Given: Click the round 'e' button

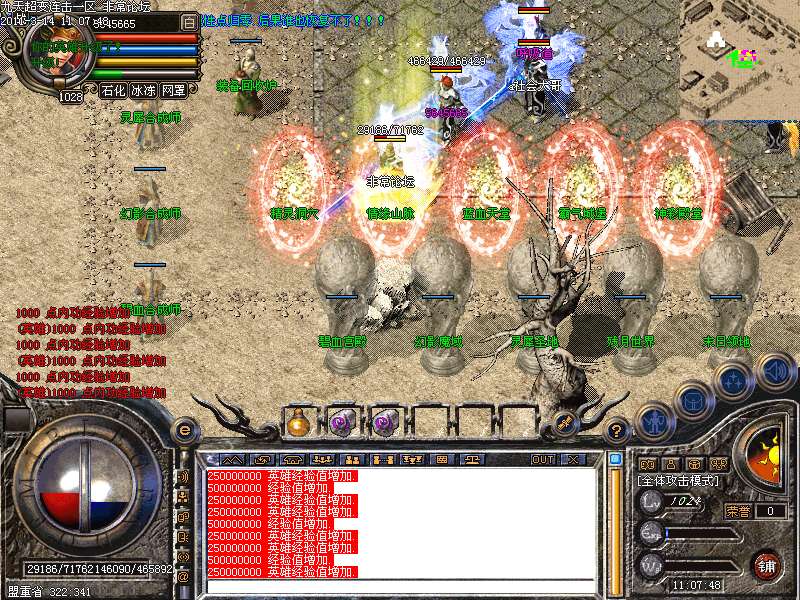Looking at the screenshot, I should 184,429.
